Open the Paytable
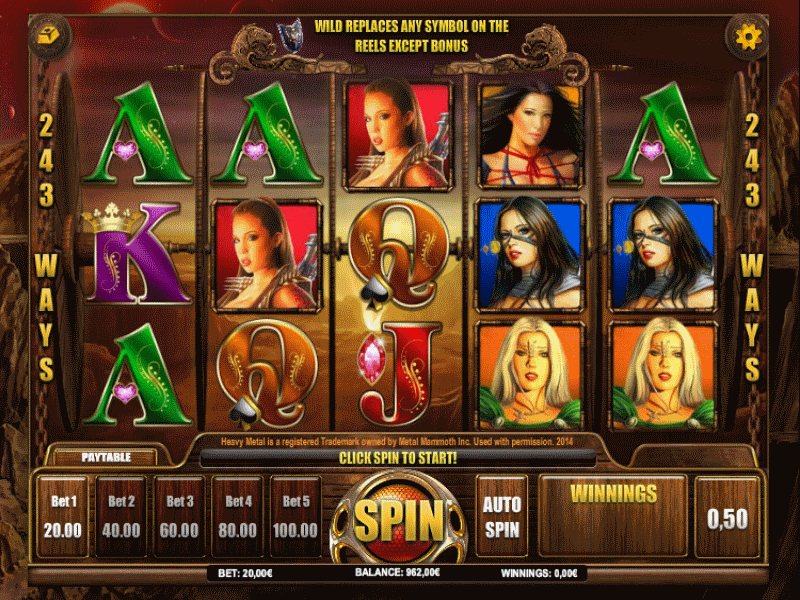 pos(104,457)
